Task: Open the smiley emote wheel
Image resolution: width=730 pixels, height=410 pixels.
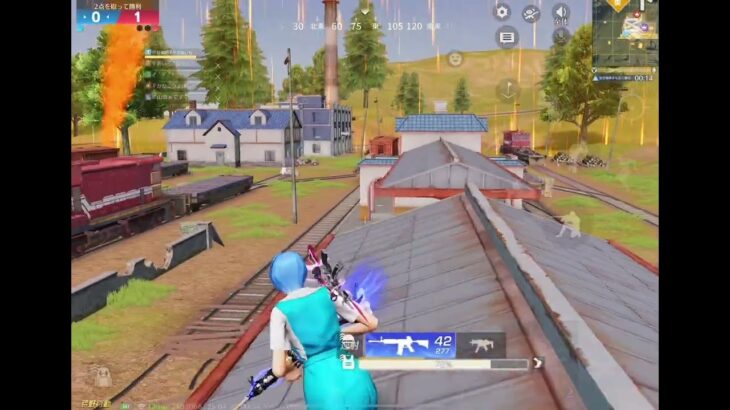Action: coord(455,59)
